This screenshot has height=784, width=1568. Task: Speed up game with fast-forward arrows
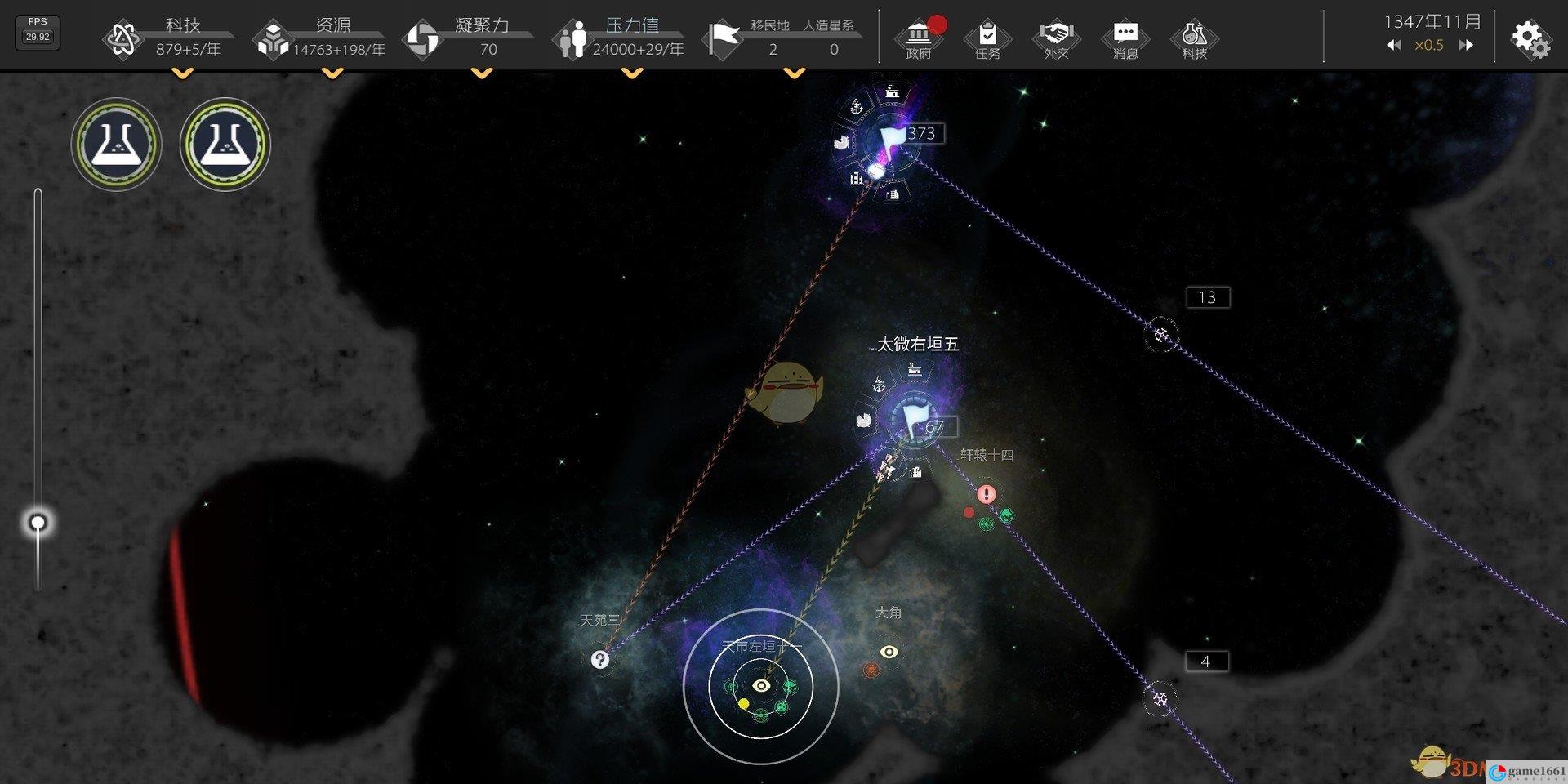tap(1466, 46)
